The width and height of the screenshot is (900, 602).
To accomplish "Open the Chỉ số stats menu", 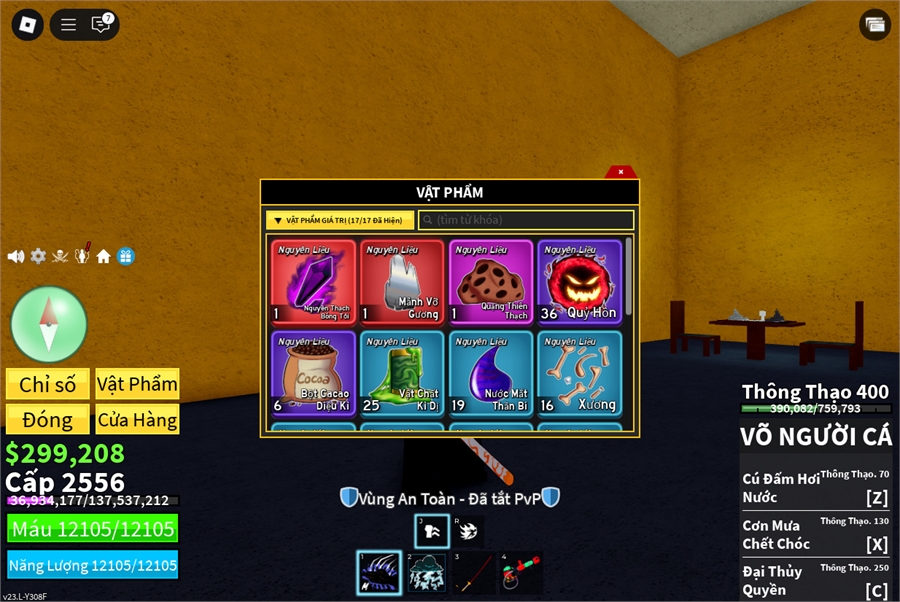I will (x=48, y=384).
